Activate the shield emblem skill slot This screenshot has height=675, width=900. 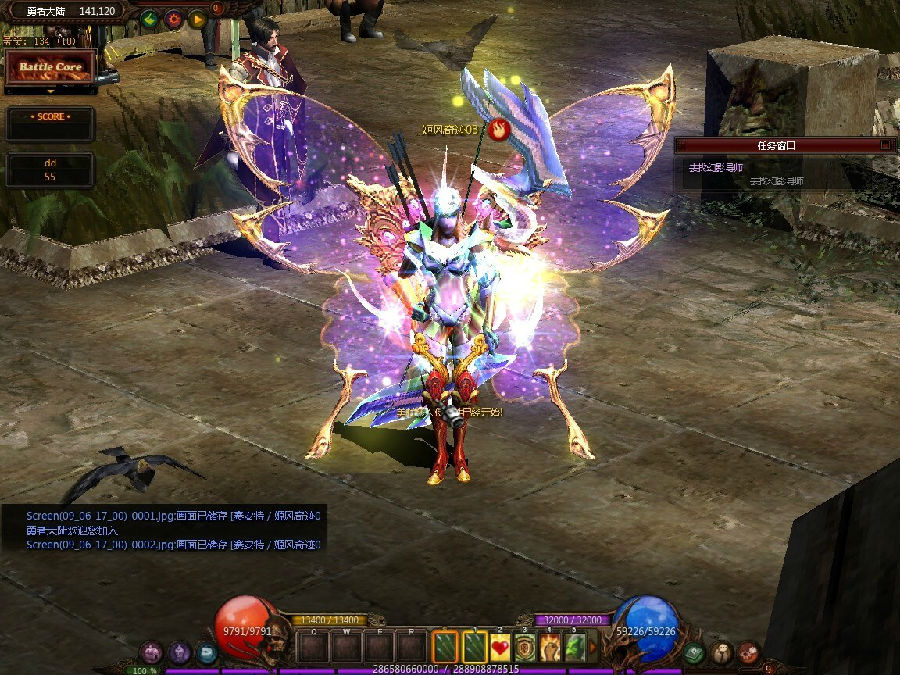pos(525,648)
